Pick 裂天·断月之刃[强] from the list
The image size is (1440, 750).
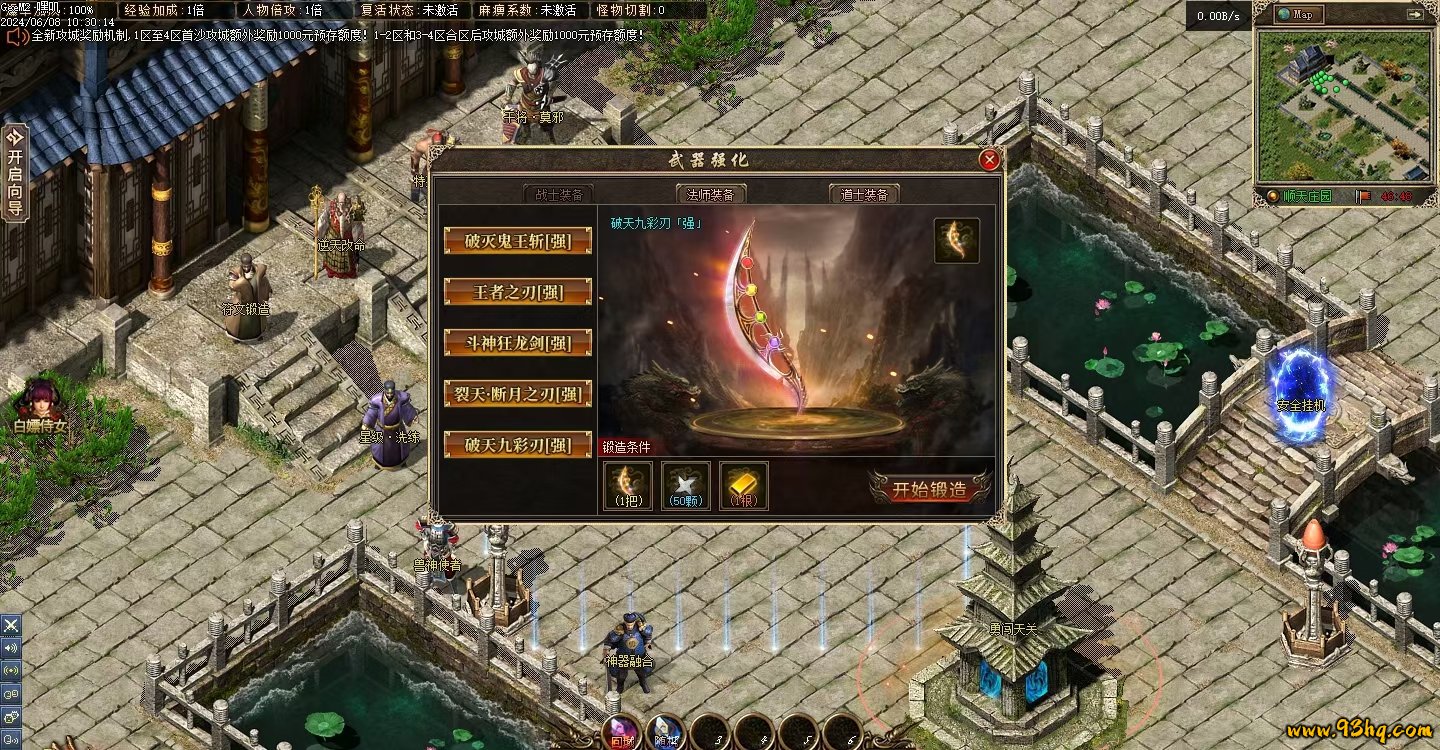click(517, 394)
